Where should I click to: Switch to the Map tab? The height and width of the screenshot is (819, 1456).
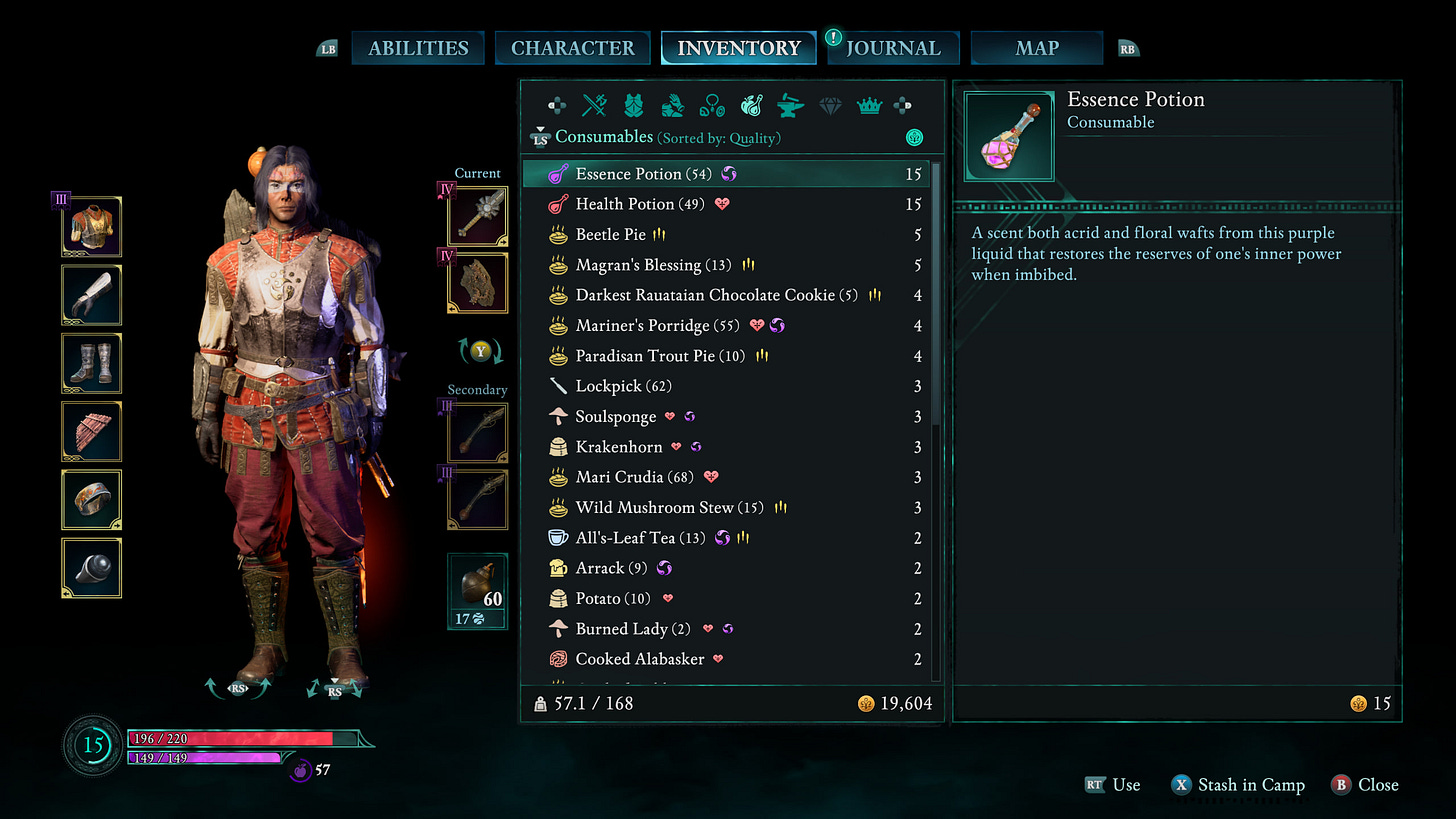pos(1037,48)
